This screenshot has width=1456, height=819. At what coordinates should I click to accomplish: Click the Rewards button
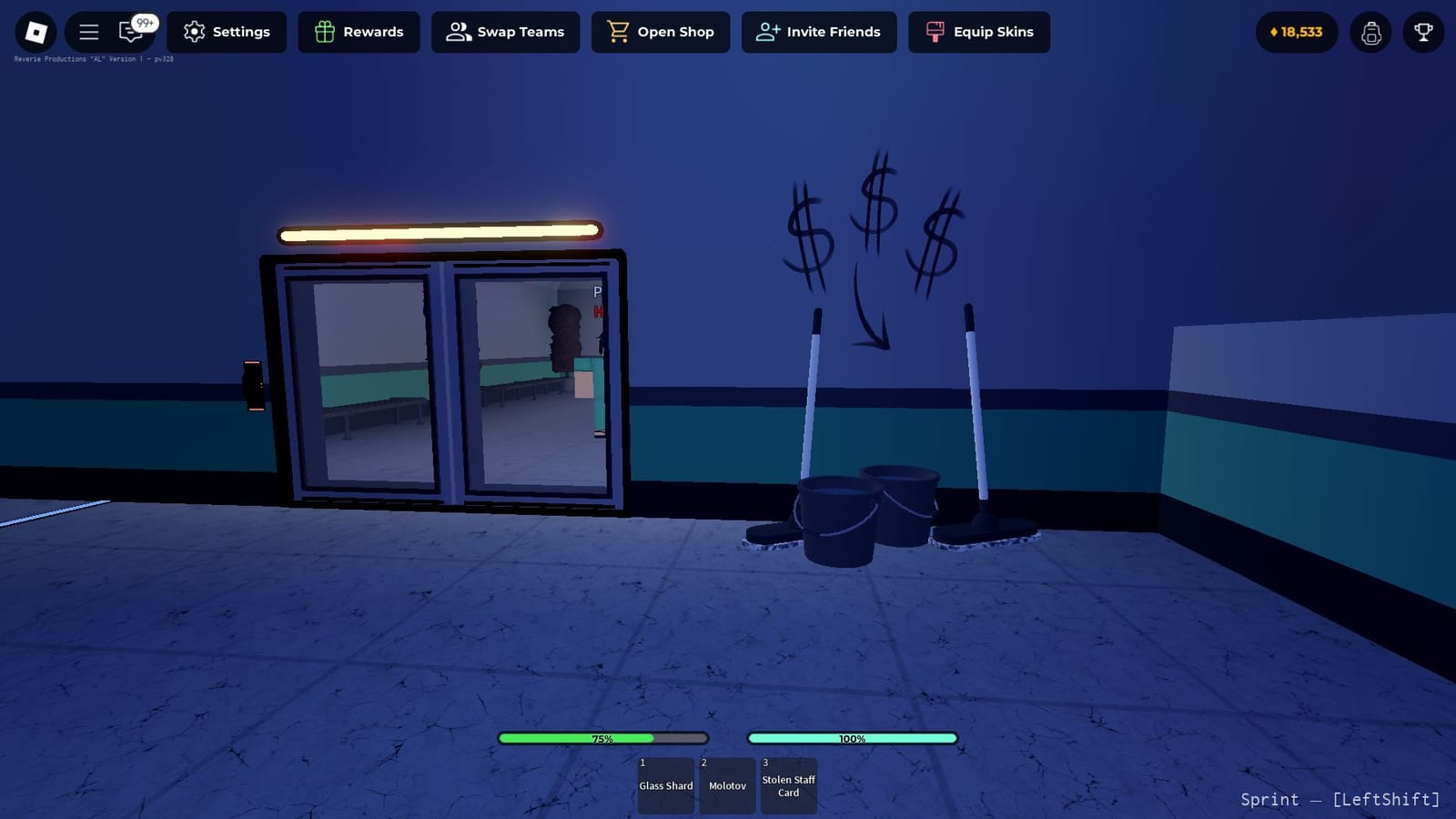coord(359,32)
